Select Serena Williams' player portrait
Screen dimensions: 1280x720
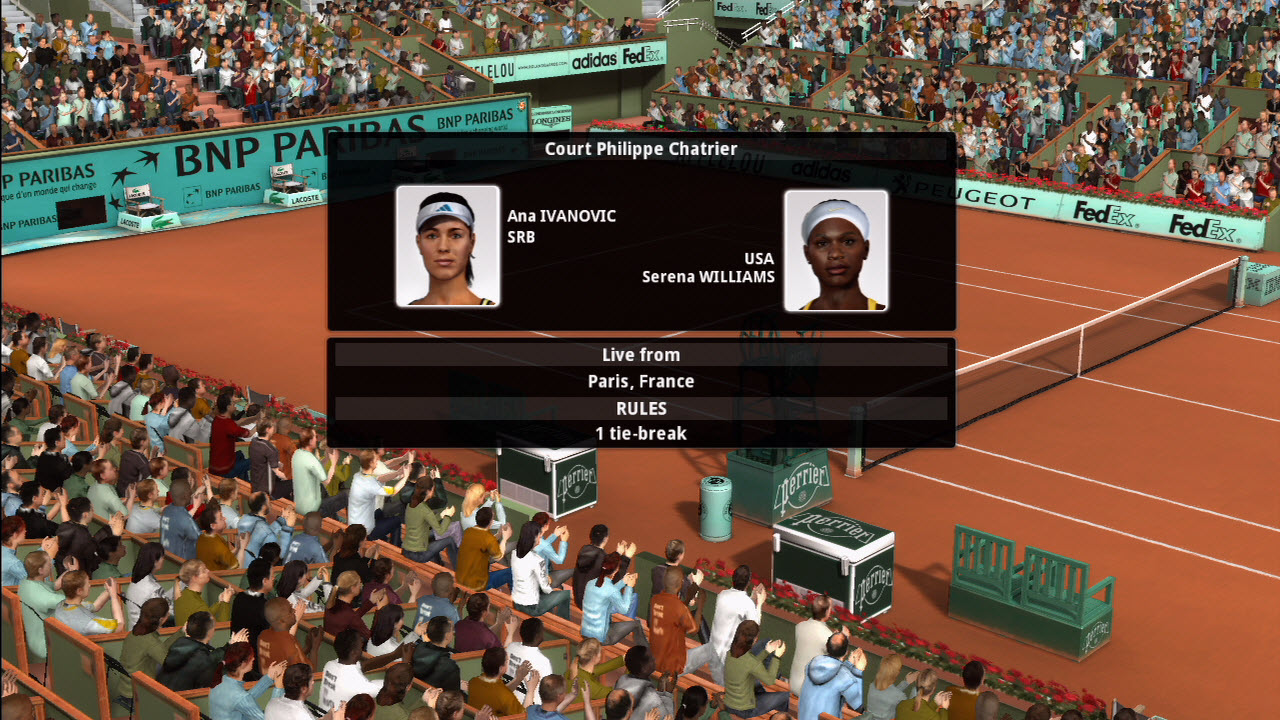coord(836,250)
